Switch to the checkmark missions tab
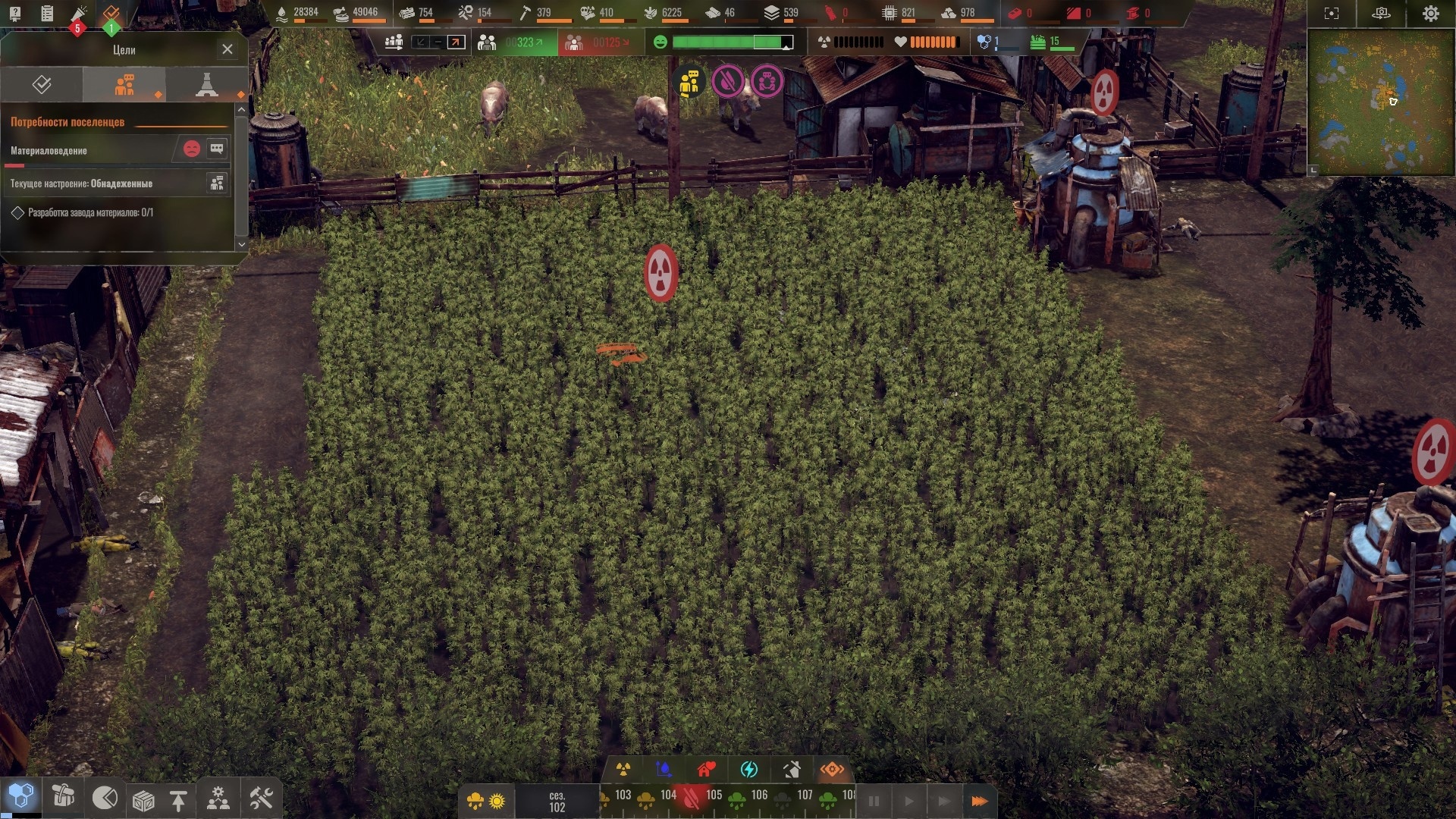1456x819 pixels. point(42,84)
